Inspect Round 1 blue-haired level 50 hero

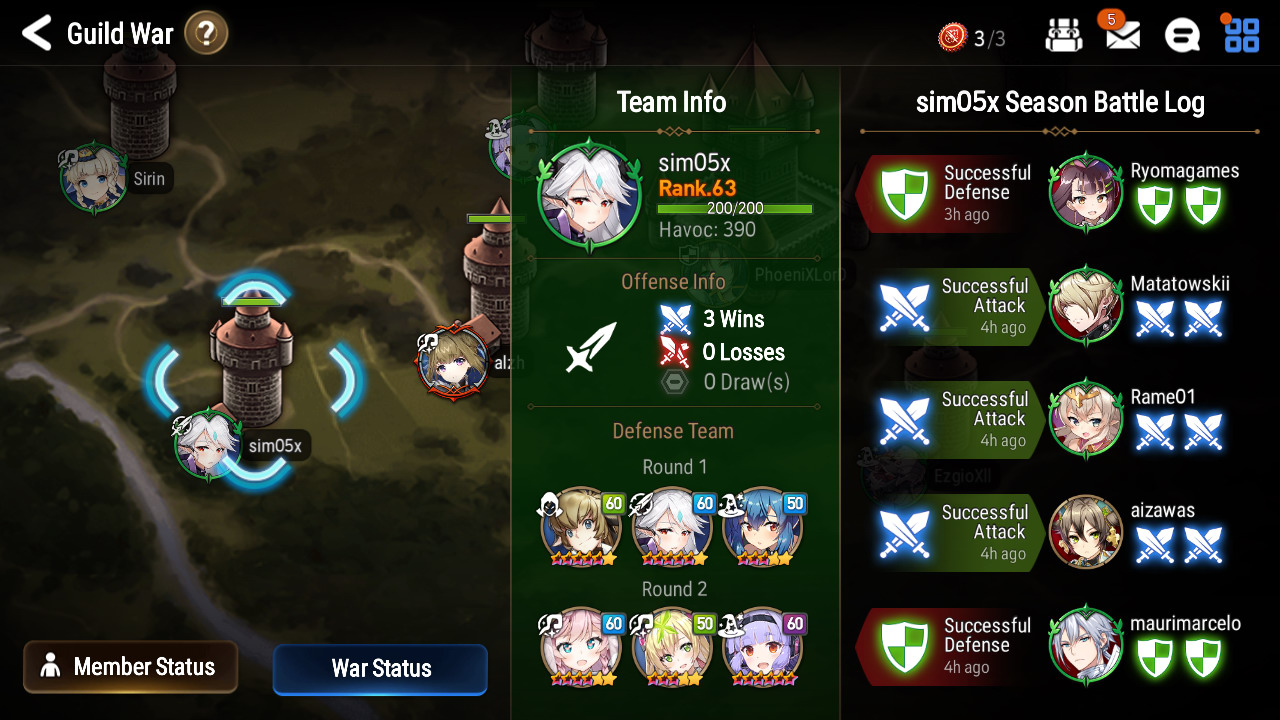762,527
